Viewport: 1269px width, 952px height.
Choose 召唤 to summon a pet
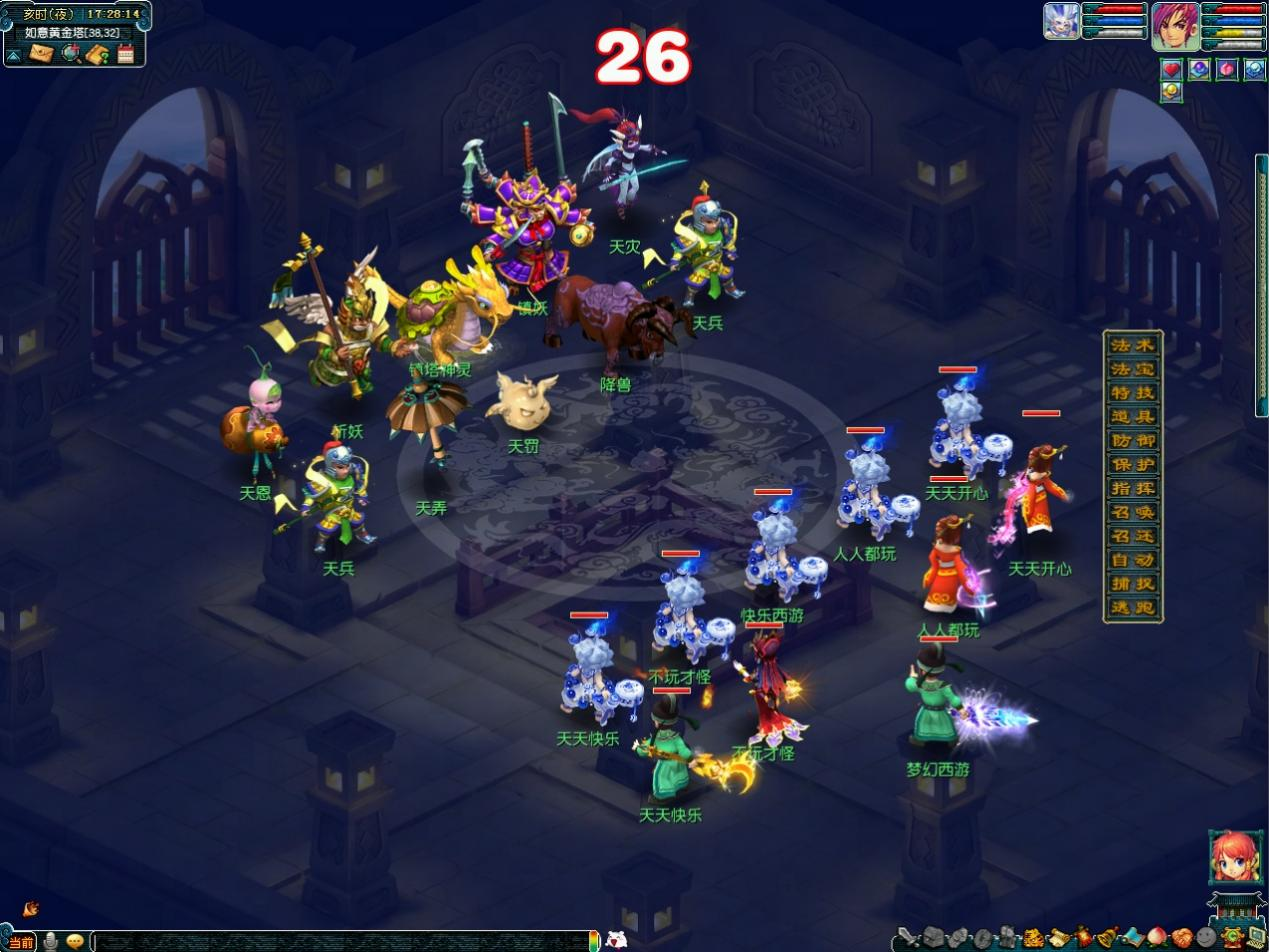point(1133,513)
